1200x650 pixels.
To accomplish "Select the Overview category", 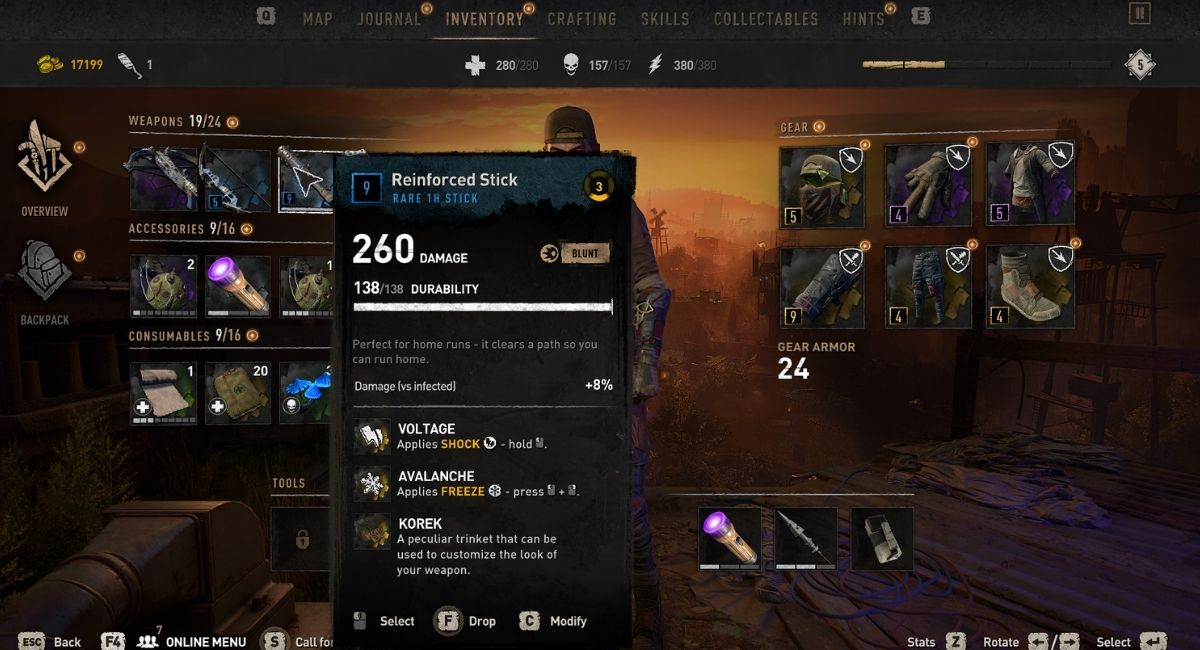I will 45,168.
